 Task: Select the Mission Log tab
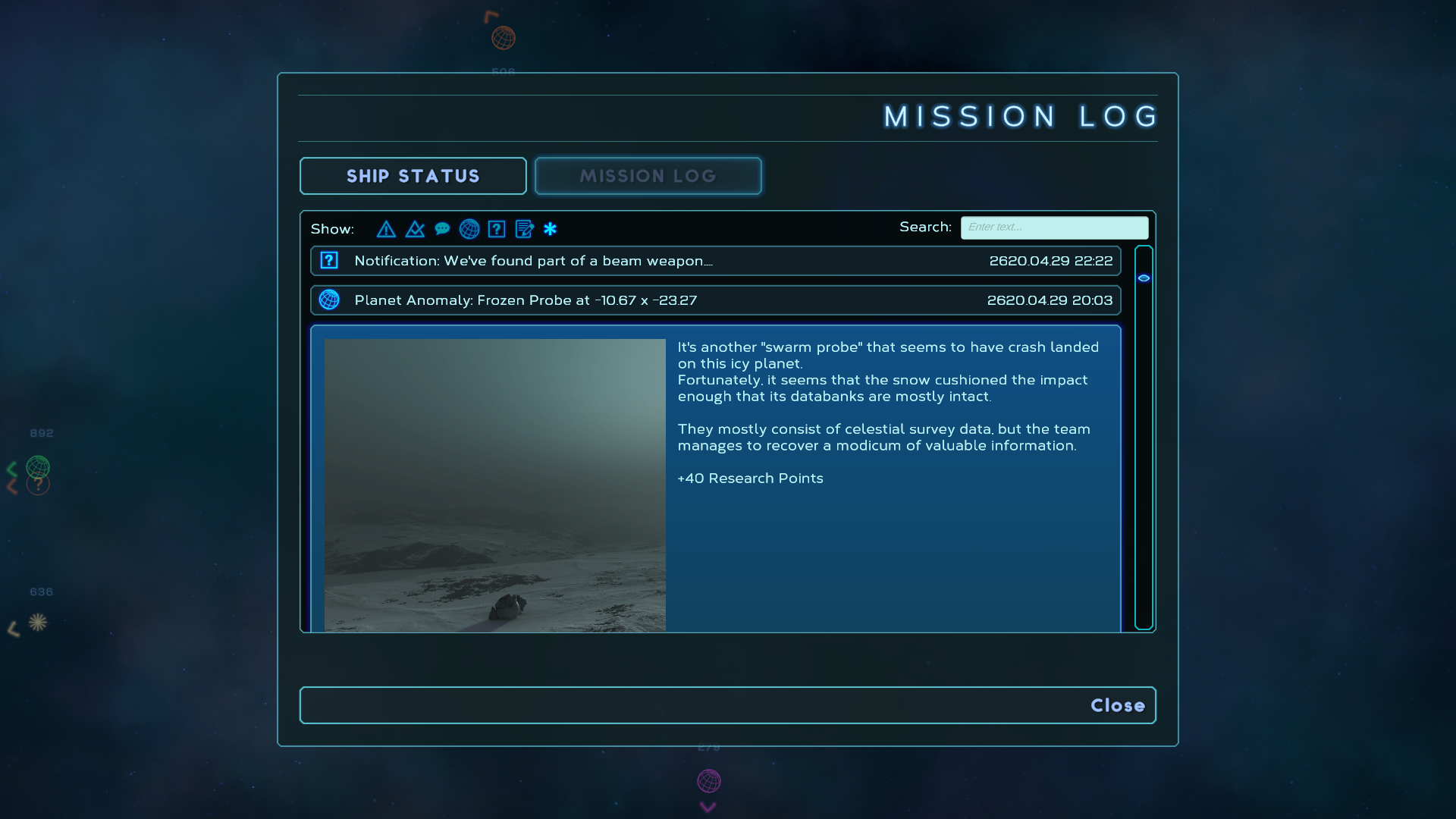(x=648, y=176)
